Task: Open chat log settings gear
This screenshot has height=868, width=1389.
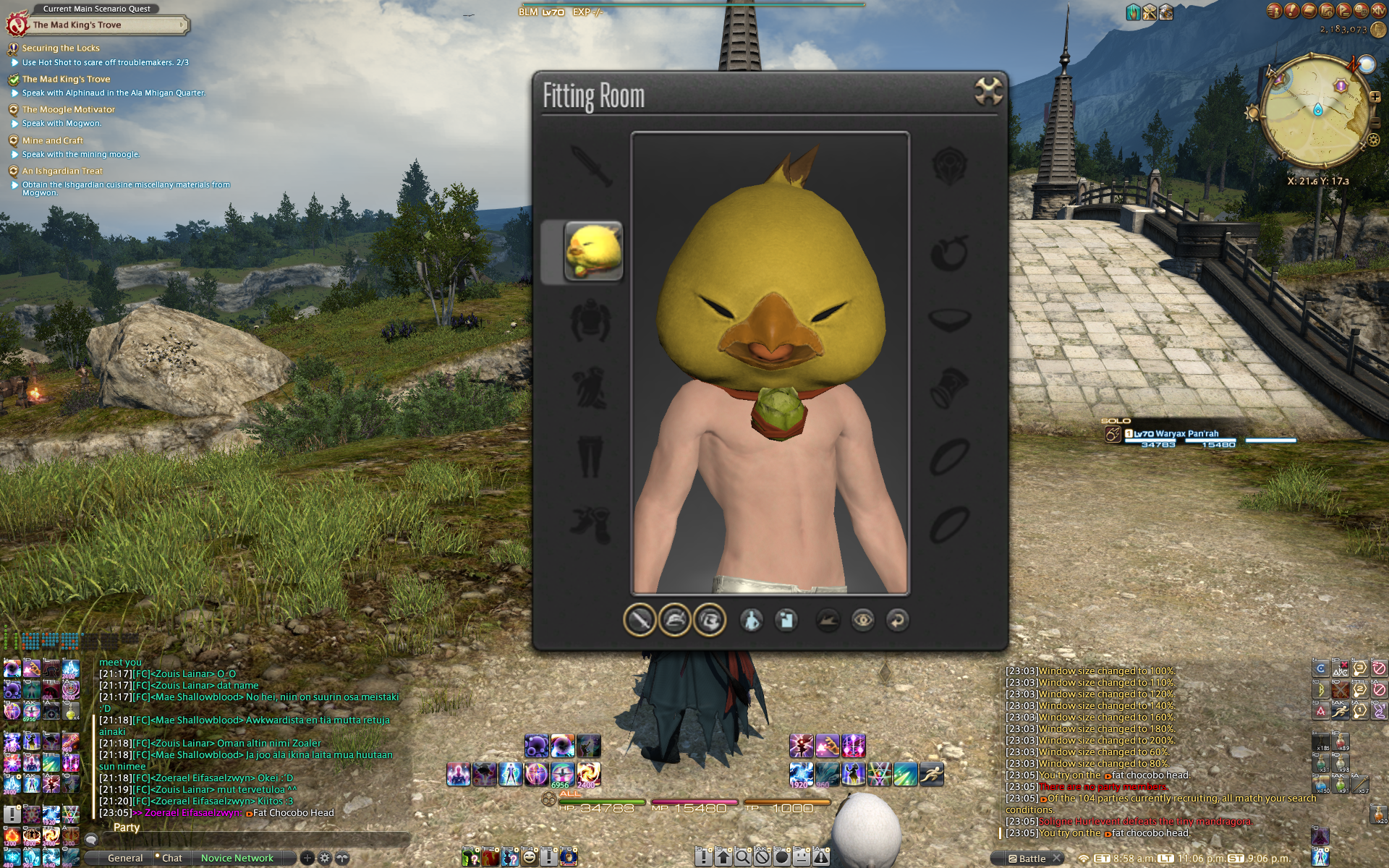Action: coord(325,858)
